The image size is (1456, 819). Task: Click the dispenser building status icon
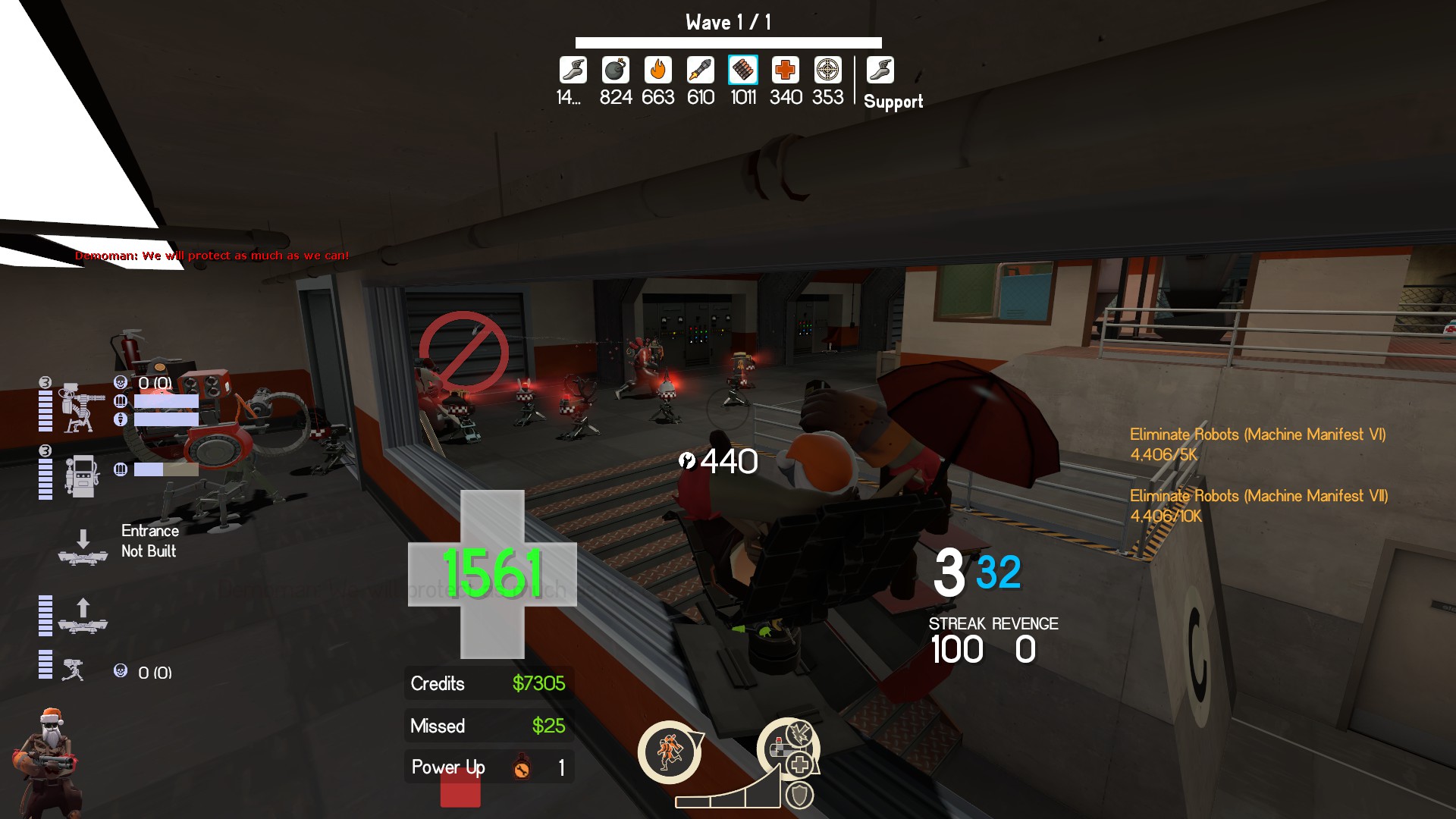point(82,475)
